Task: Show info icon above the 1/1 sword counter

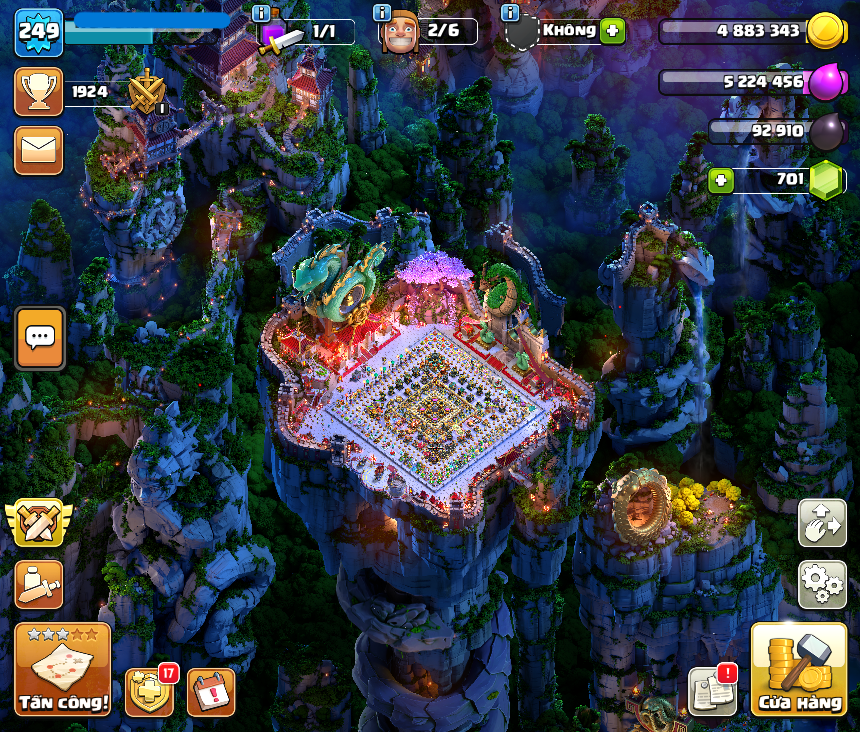Action: click(261, 12)
